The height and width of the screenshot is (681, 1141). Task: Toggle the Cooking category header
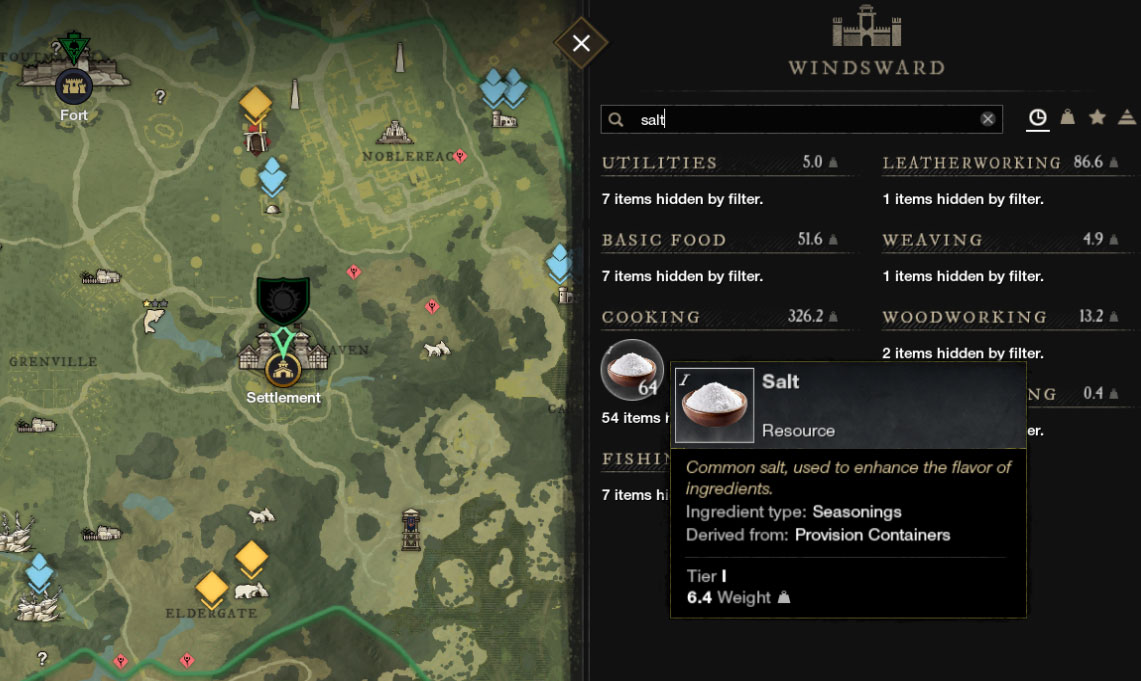[x=651, y=317]
